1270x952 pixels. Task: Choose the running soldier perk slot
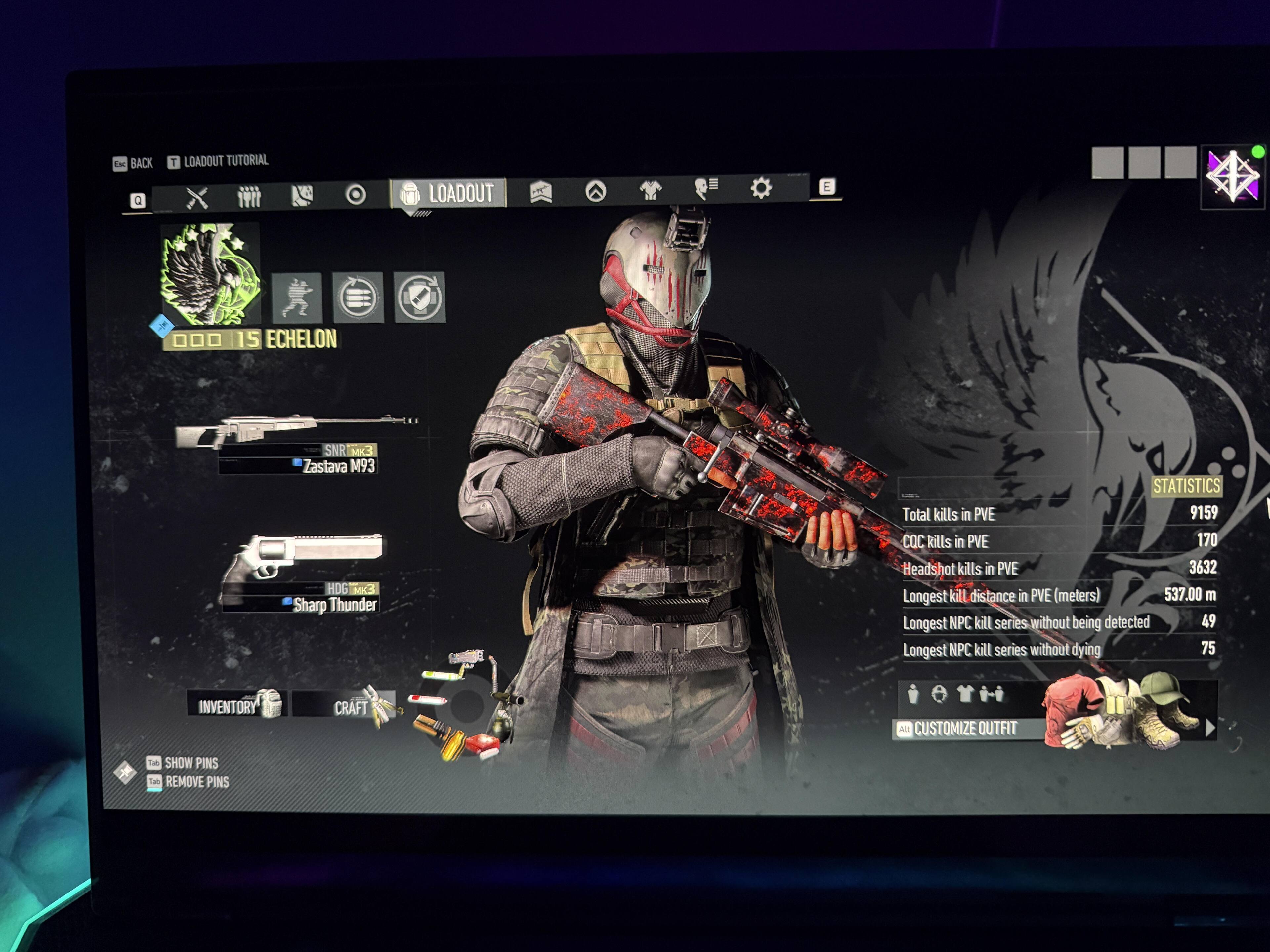[296, 297]
